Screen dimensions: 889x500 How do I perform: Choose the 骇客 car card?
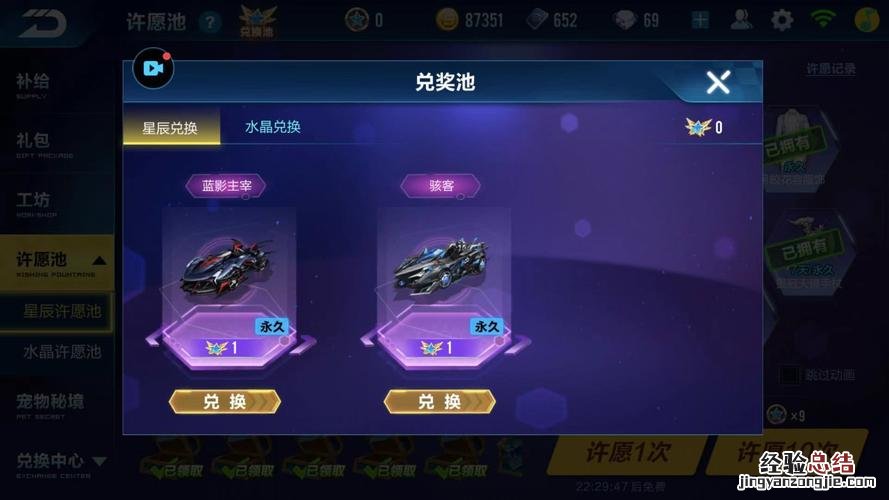(442, 270)
